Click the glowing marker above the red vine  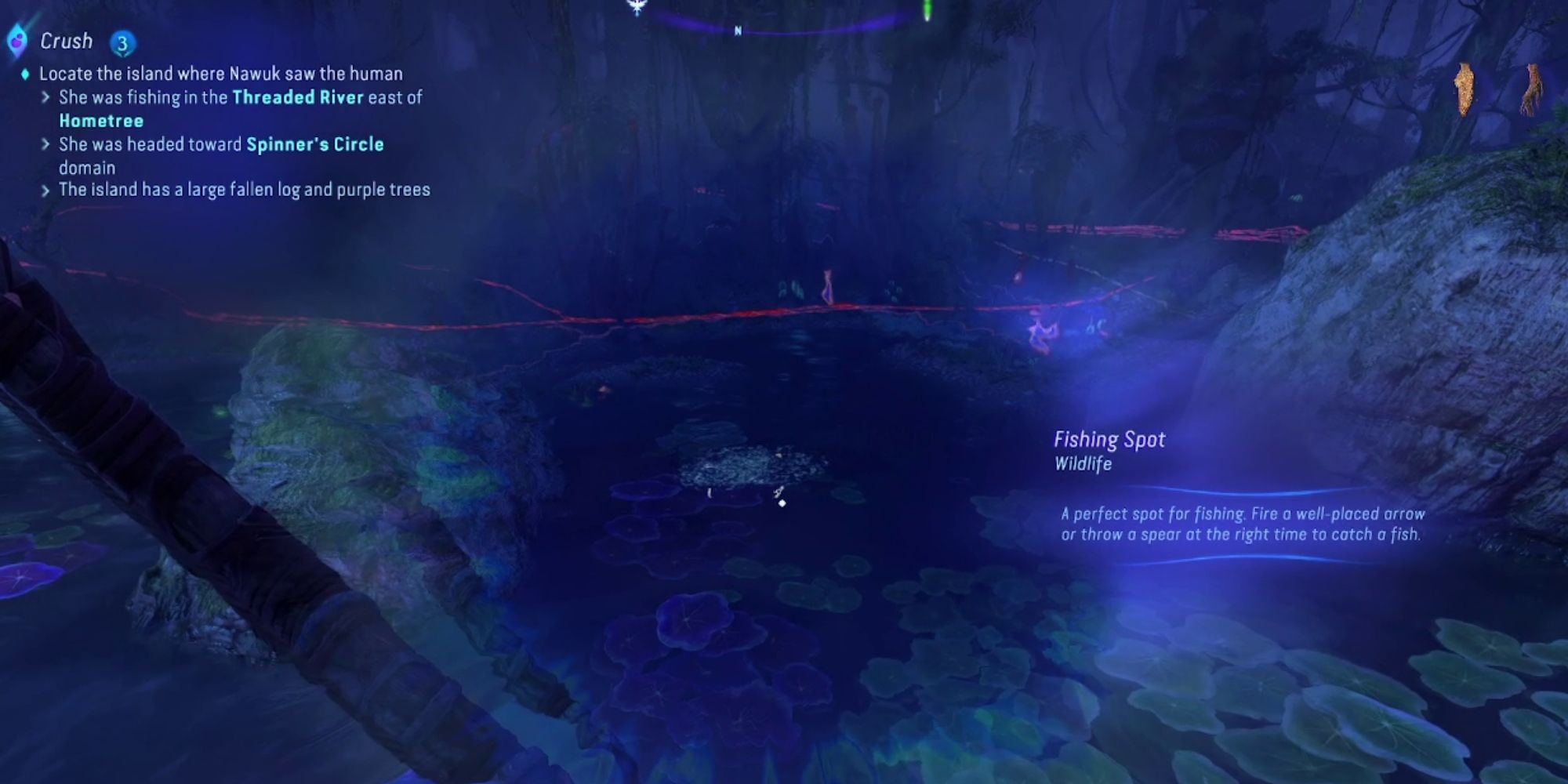828,285
